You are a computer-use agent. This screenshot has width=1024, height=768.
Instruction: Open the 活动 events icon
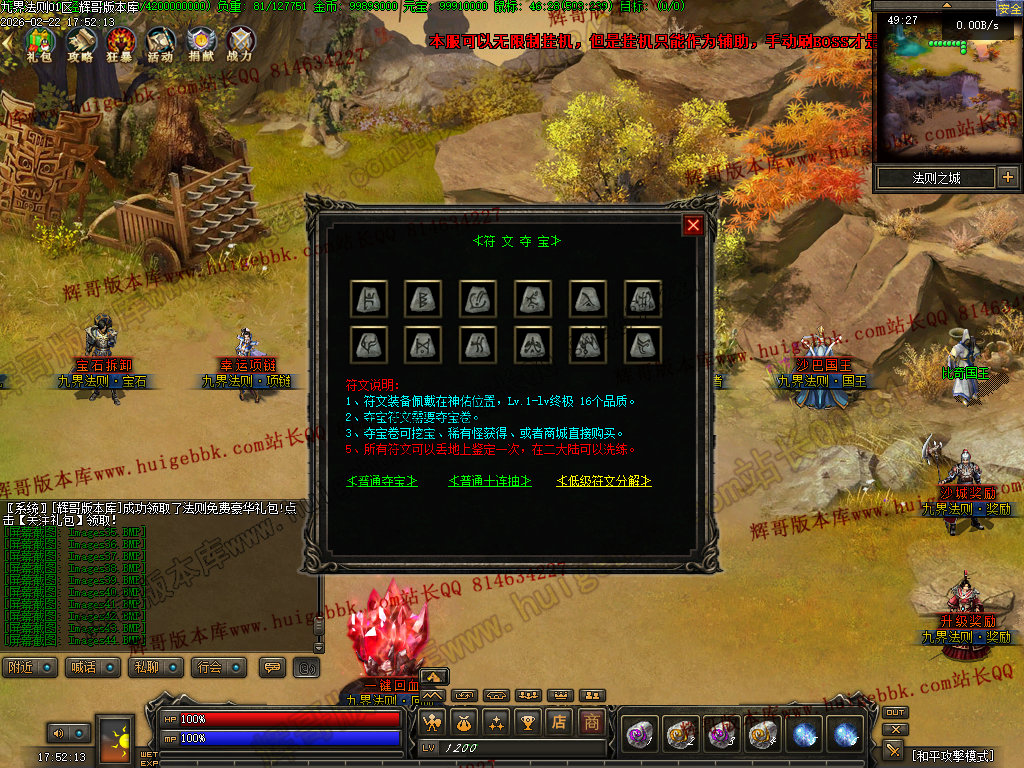click(160, 43)
